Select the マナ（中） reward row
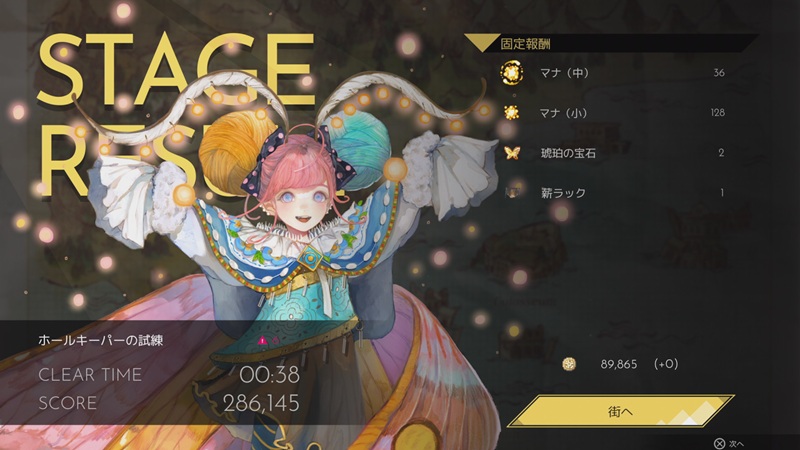The image size is (800, 450). pos(615,73)
